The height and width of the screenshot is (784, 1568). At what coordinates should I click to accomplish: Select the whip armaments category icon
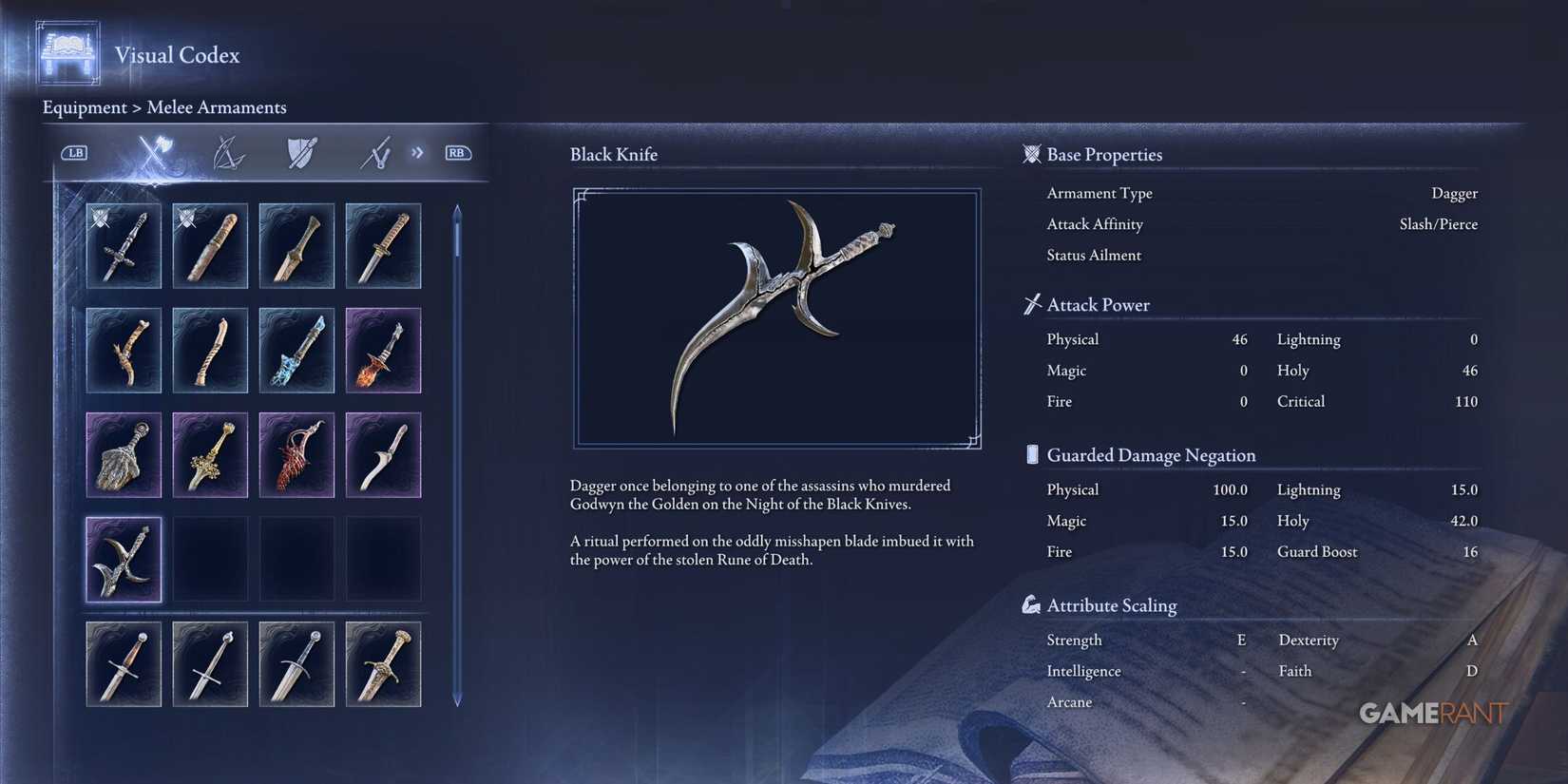pos(373,152)
